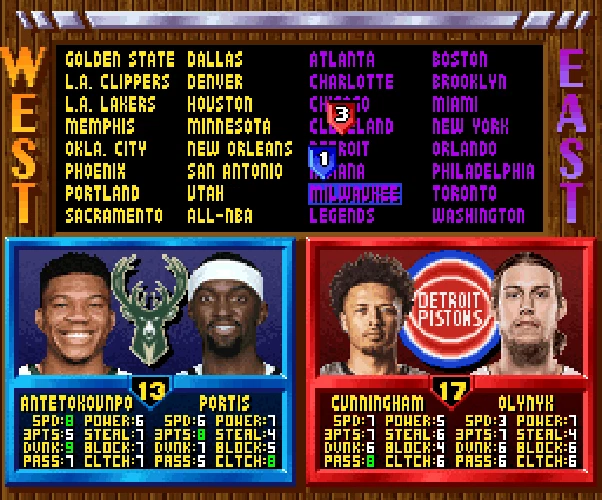This screenshot has width=602, height=500.
Task: Choose Boston from the East teams
Action: pos(460,60)
